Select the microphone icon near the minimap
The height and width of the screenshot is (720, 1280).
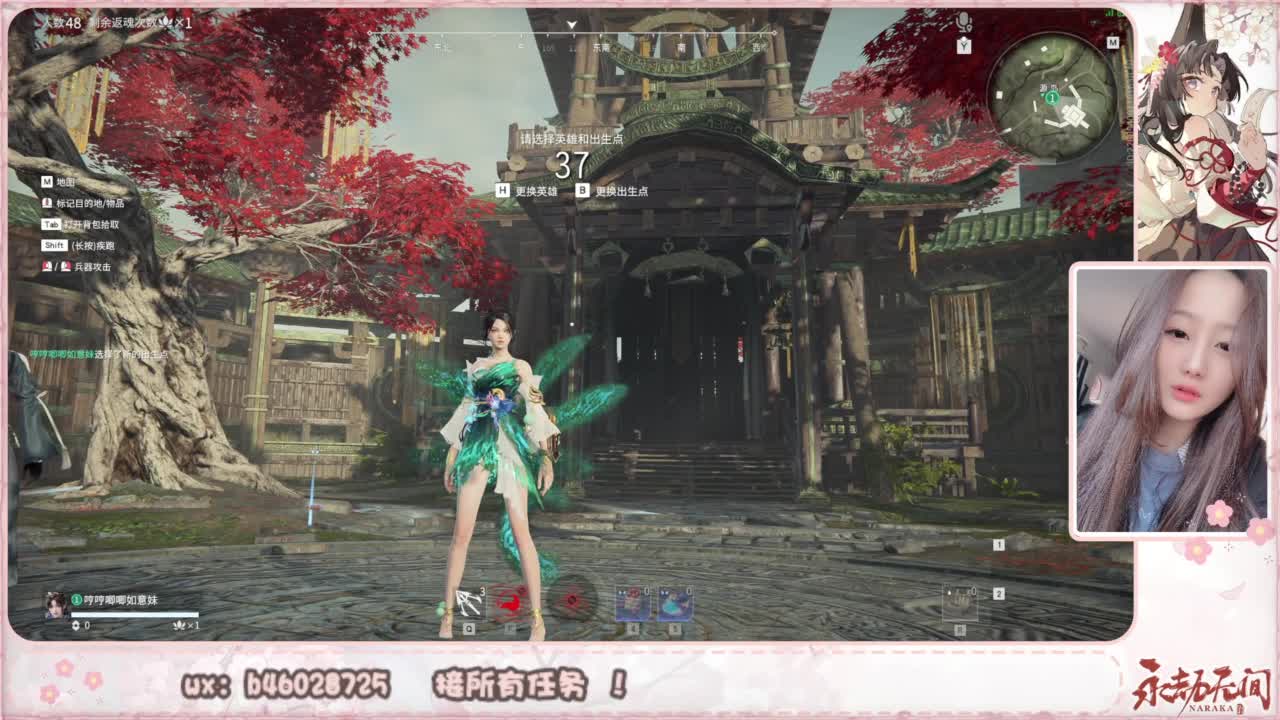tap(964, 20)
